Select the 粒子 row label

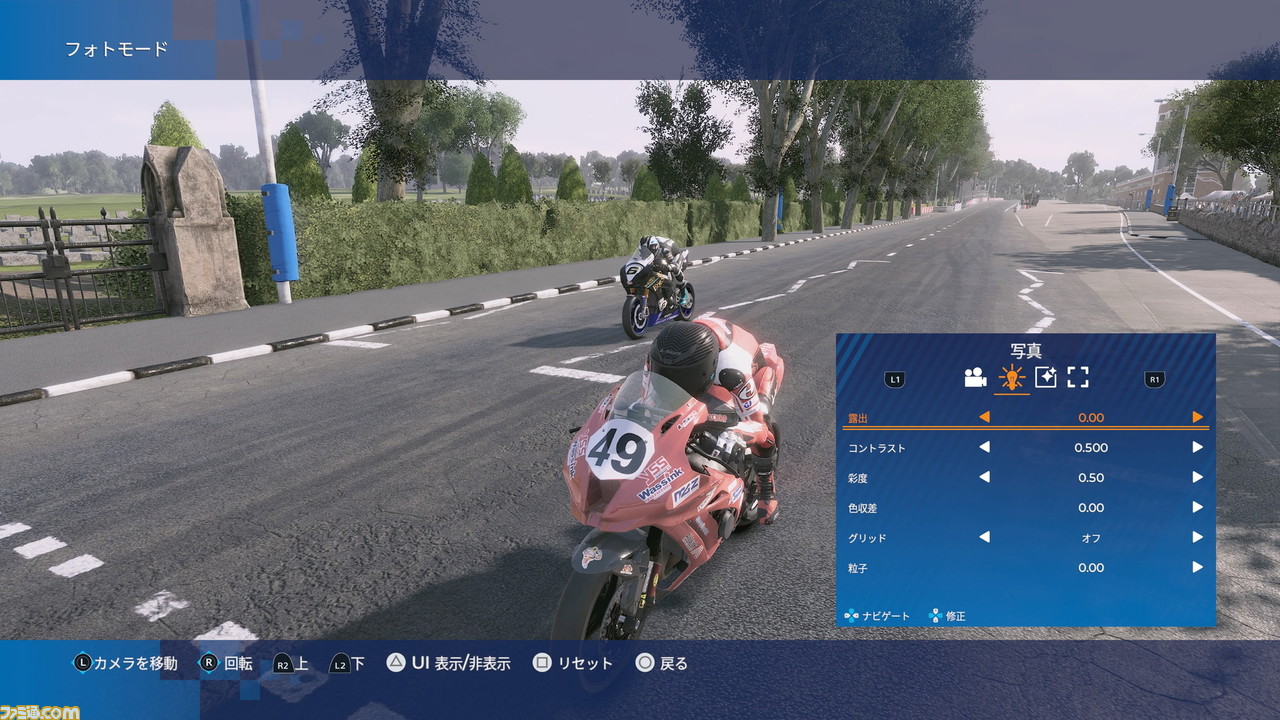(x=859, y=568)
